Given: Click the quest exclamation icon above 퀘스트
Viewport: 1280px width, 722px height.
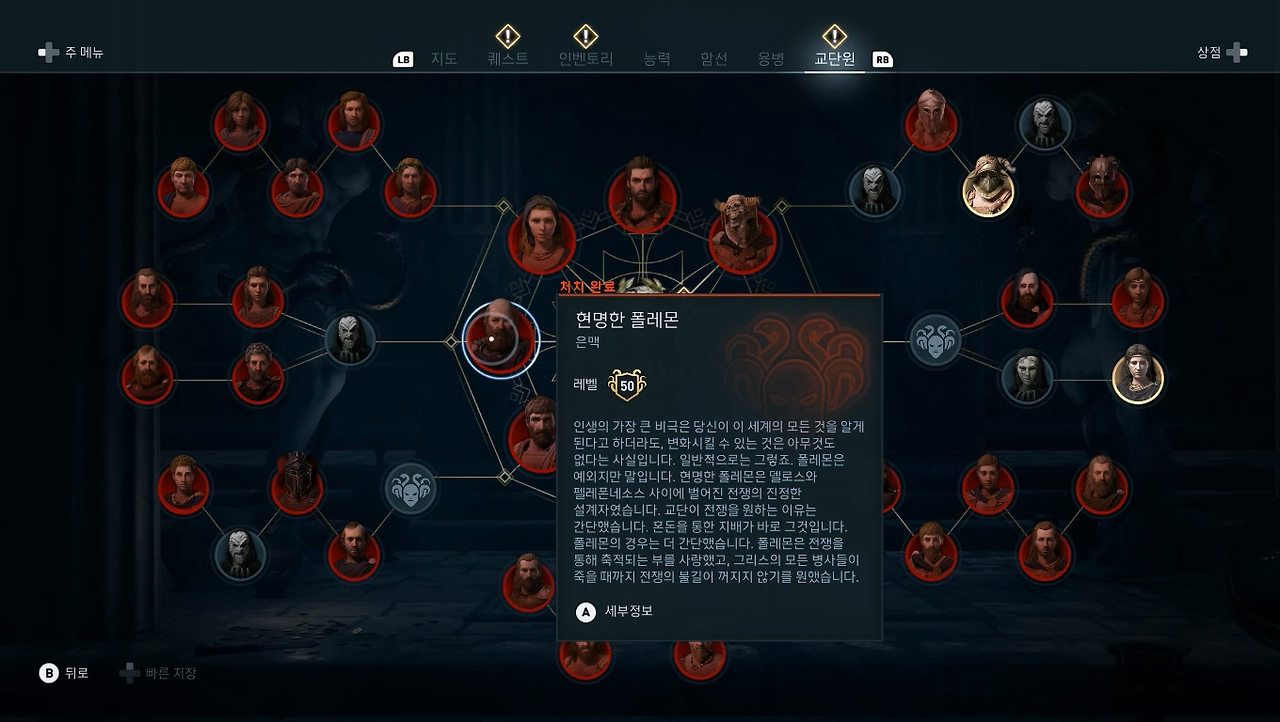Looking at the screenshot, I should pos(507,35).
